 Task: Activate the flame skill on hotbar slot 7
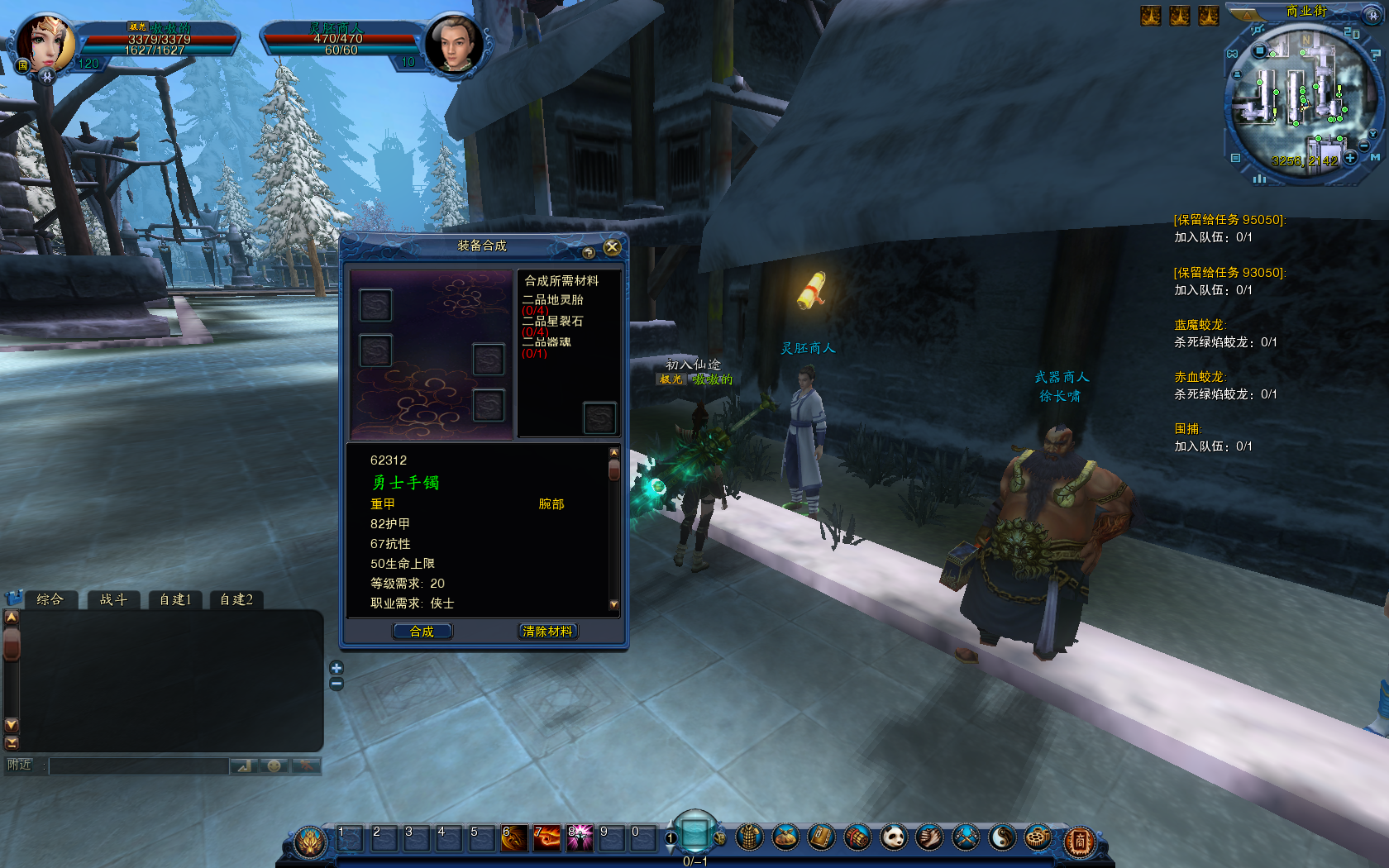[547, 838]
